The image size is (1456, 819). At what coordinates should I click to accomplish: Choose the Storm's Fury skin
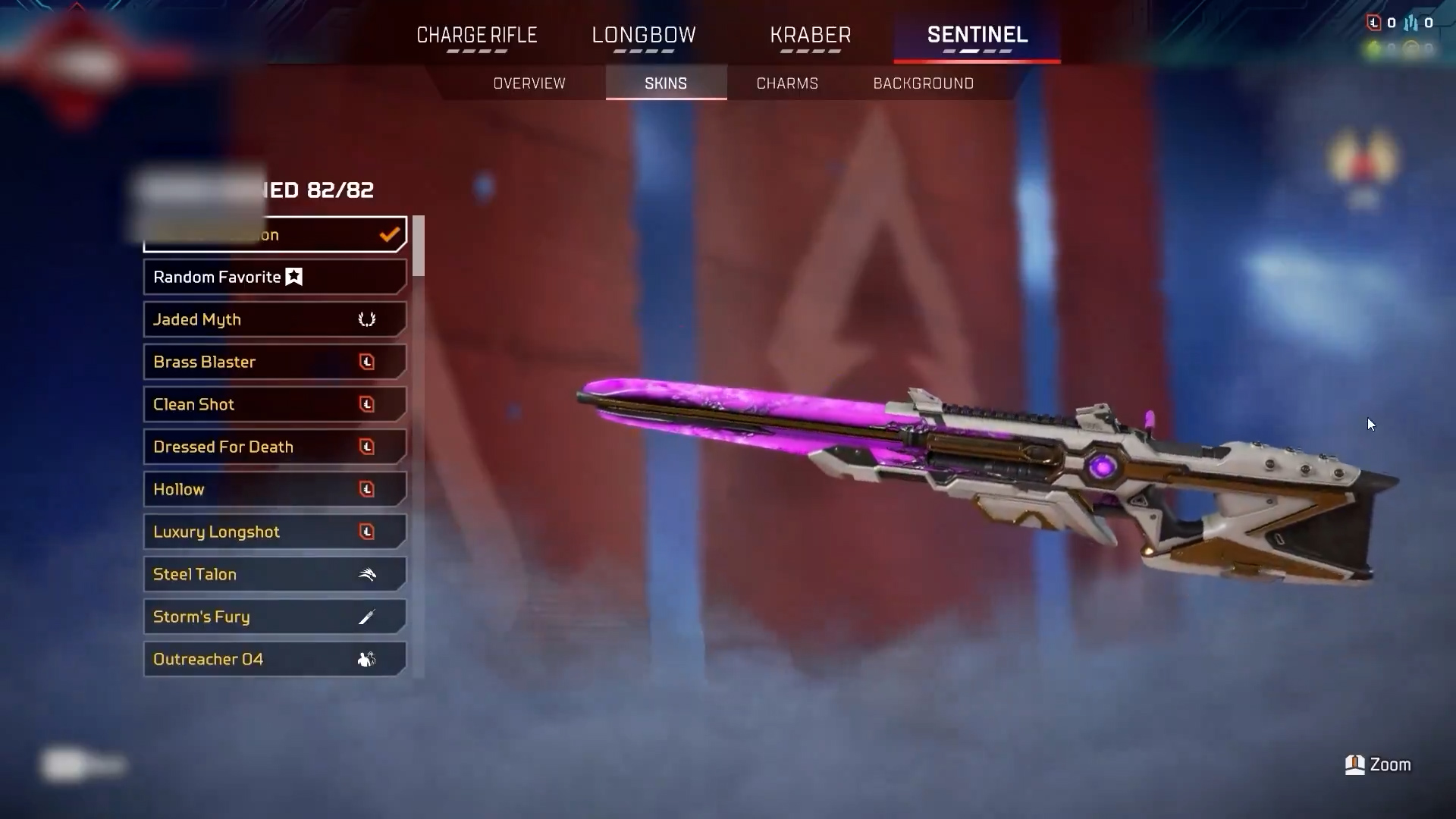coord(275,617)
